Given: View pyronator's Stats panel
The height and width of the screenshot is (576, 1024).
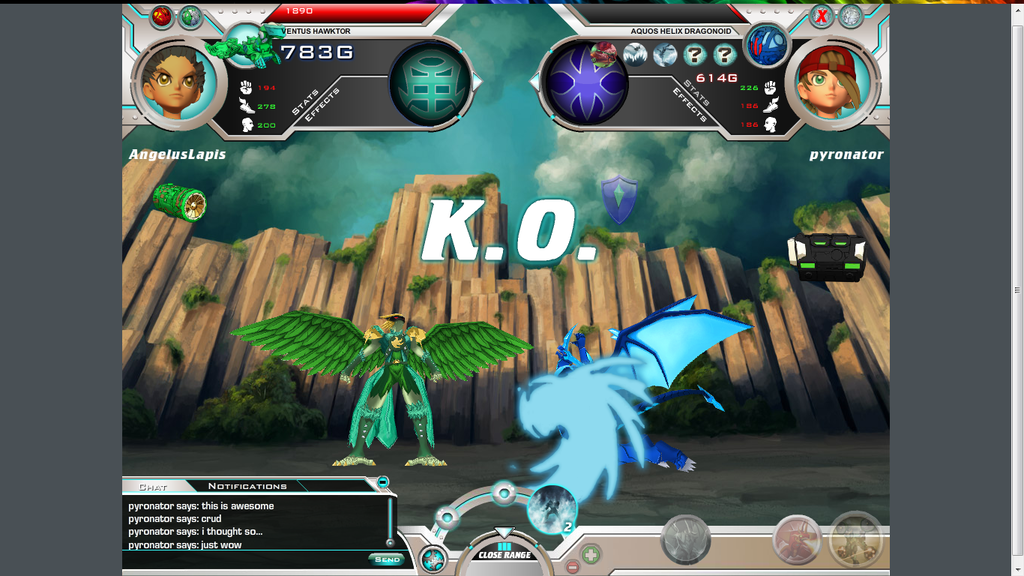Looking at the screenshot, I should click(697, 93).
